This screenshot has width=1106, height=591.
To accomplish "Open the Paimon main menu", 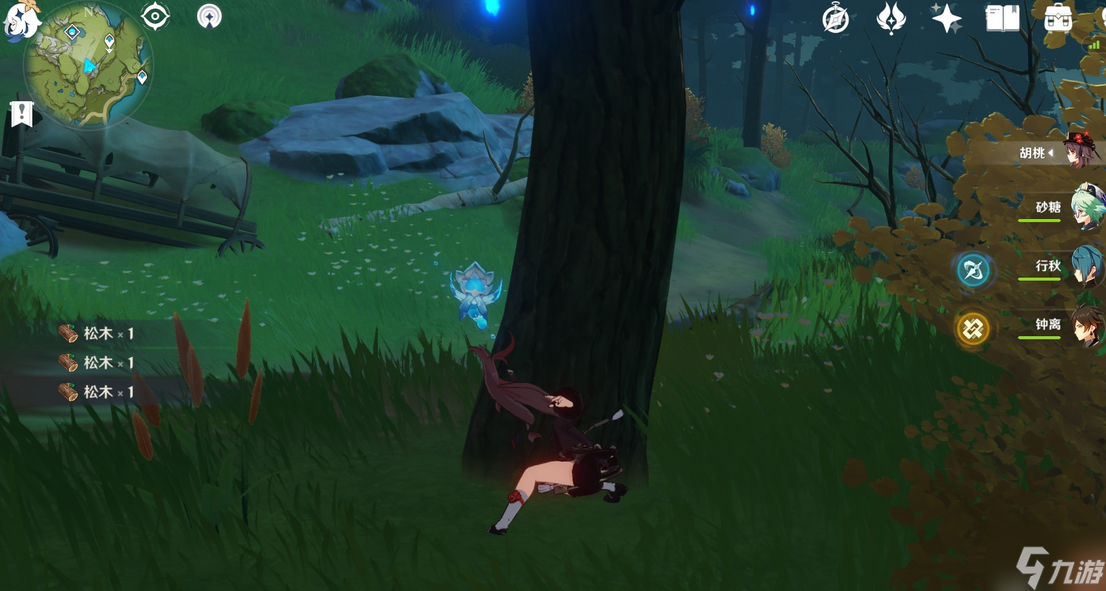I will pyautogui.click(x=20, y=20).
